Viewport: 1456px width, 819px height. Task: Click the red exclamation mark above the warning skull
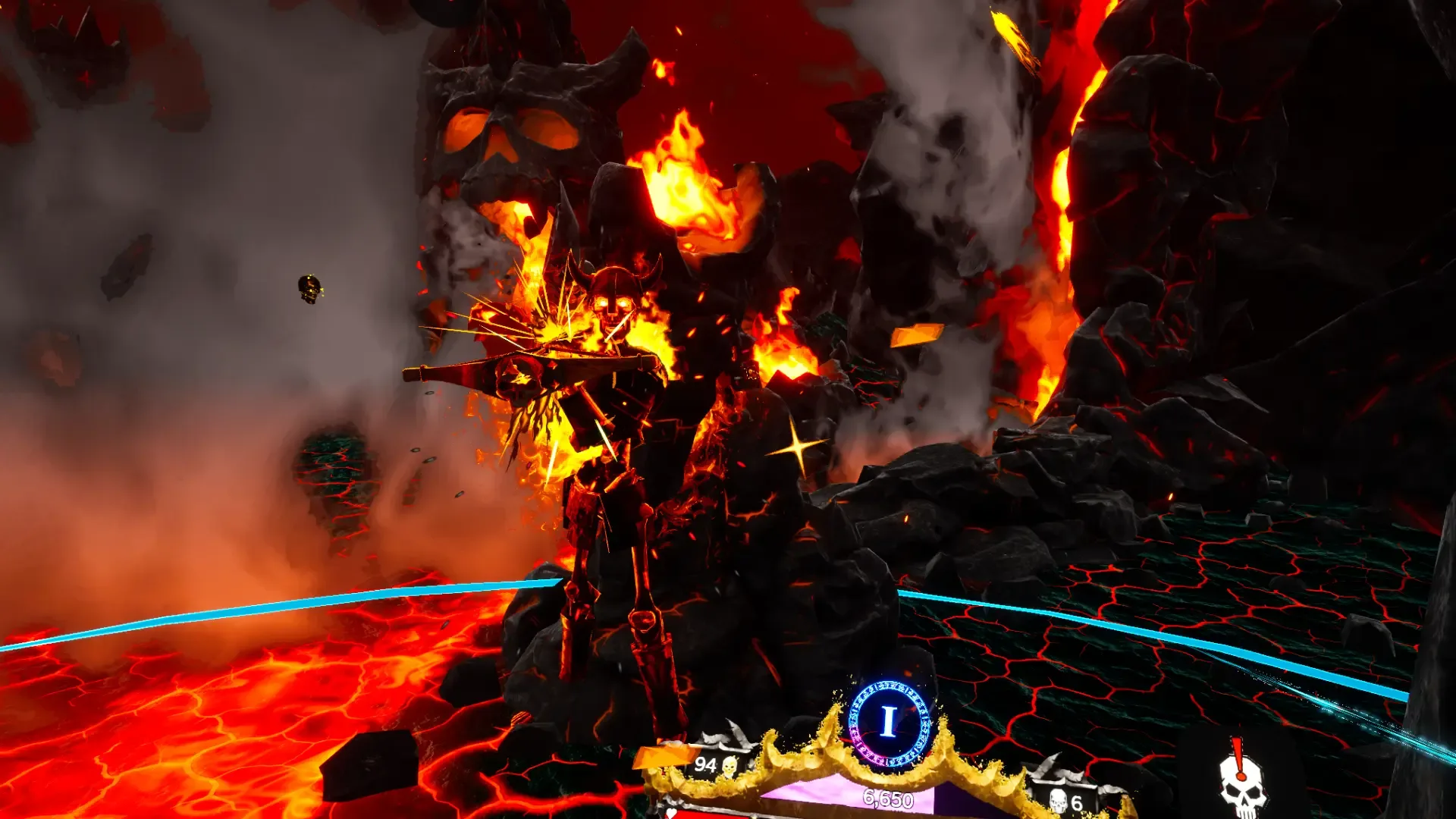pos(1238,753)
